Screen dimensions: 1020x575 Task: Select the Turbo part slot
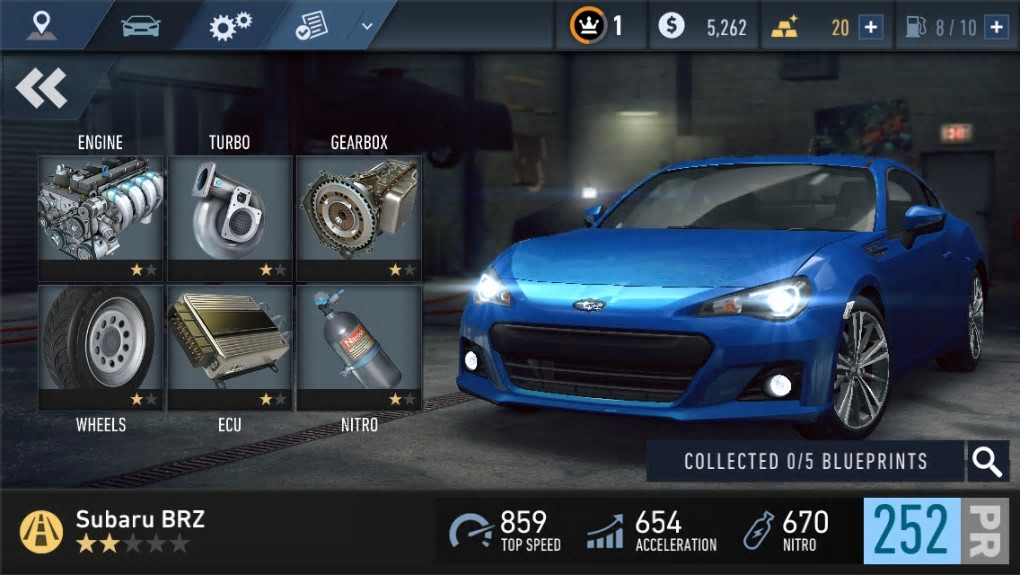click(230, 217)
